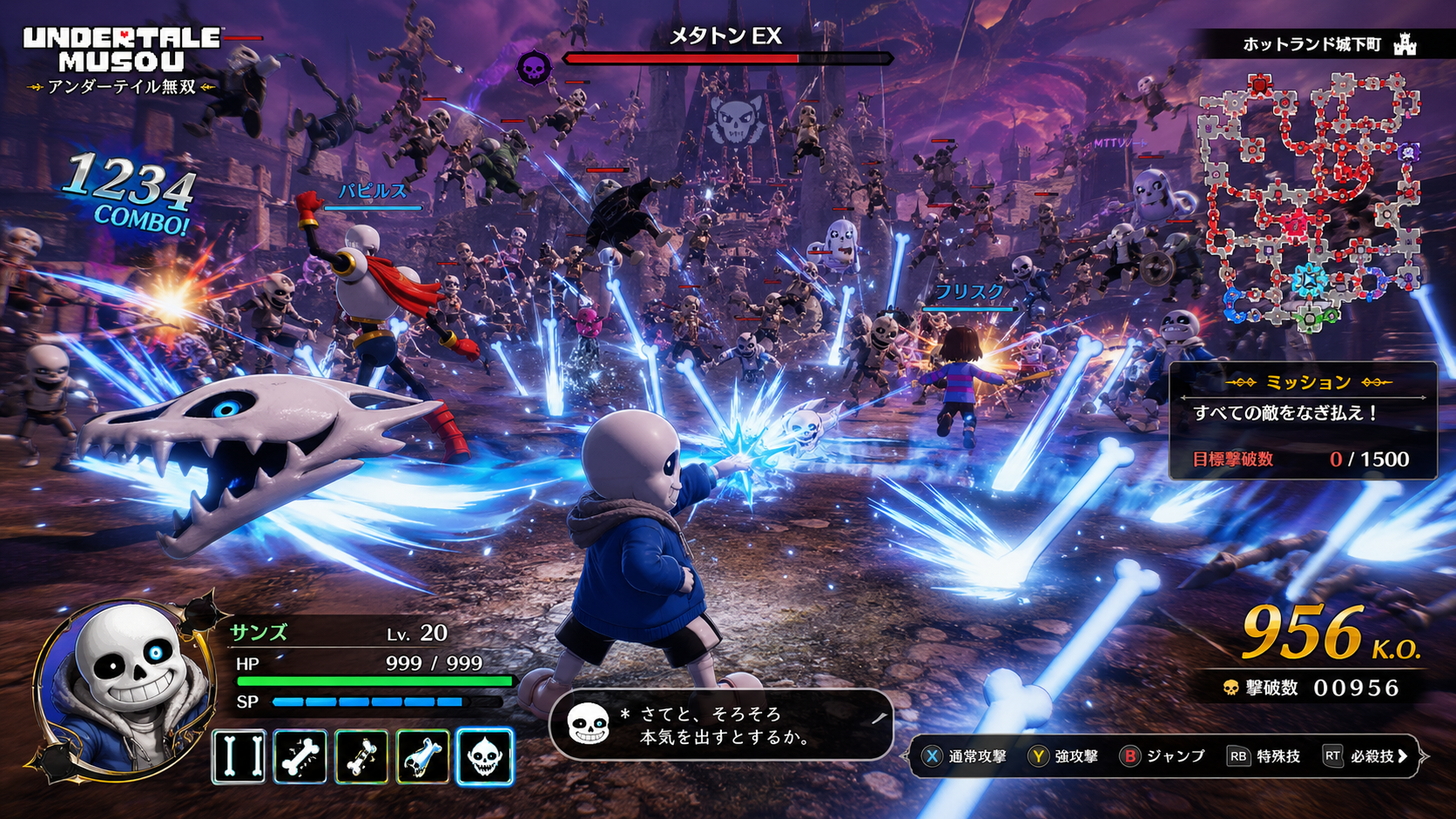Activate the single bone throw skill
Screen dimensions: 1456x819
tap(300, 756)
